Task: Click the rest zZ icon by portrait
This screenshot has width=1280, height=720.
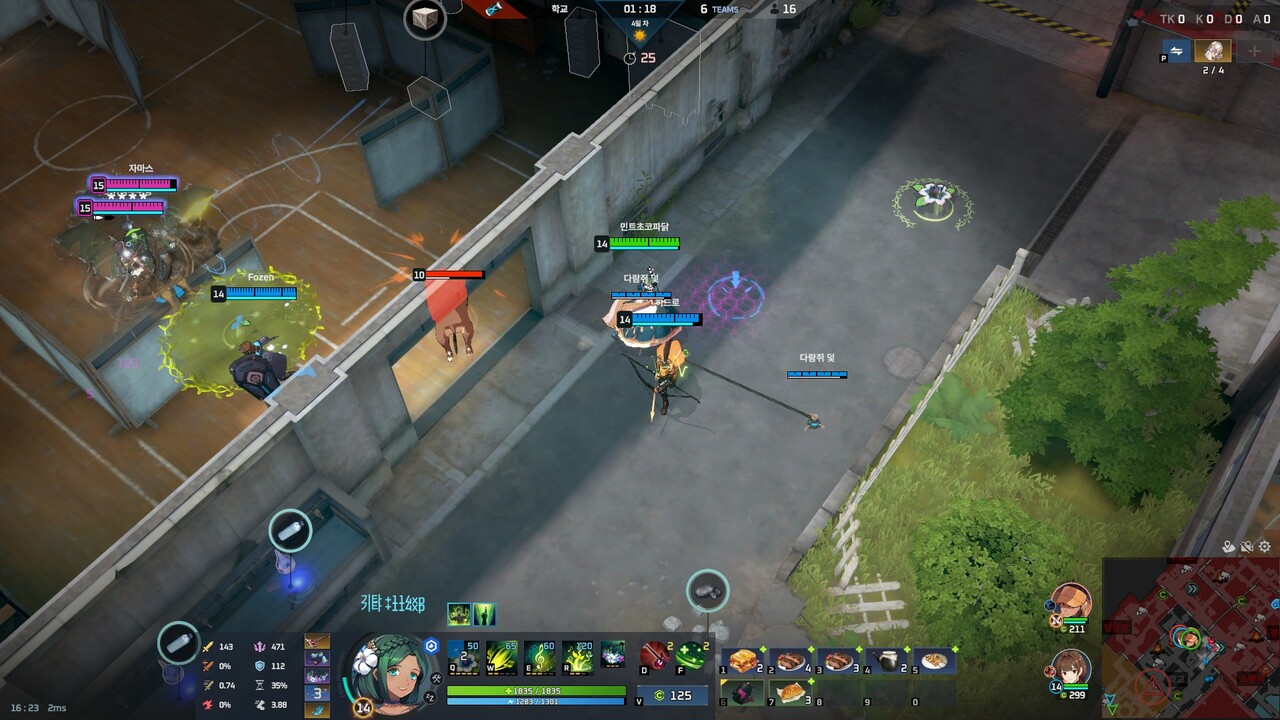Action: [431, 696]
